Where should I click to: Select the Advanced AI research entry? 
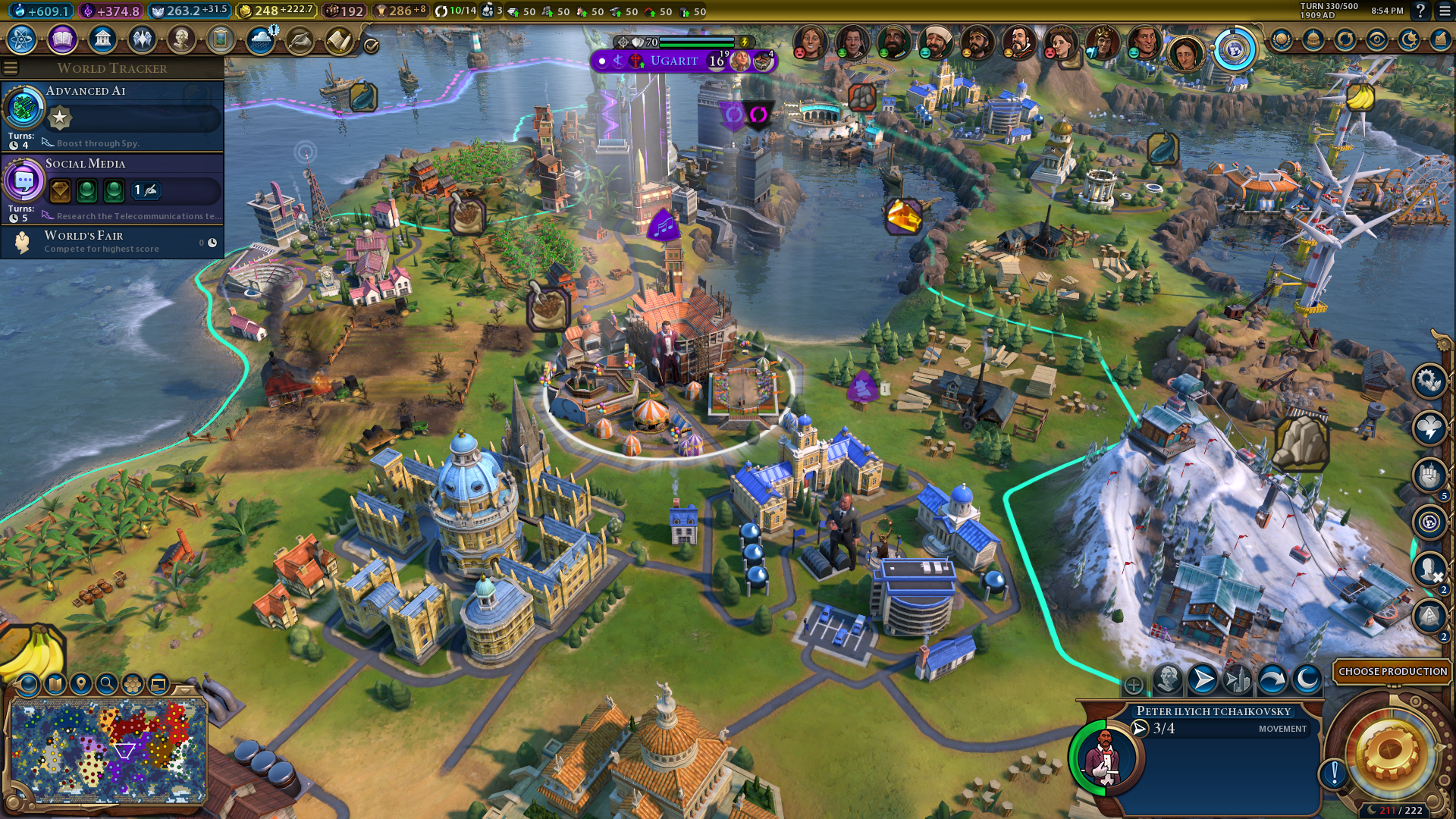pos(112,115)
